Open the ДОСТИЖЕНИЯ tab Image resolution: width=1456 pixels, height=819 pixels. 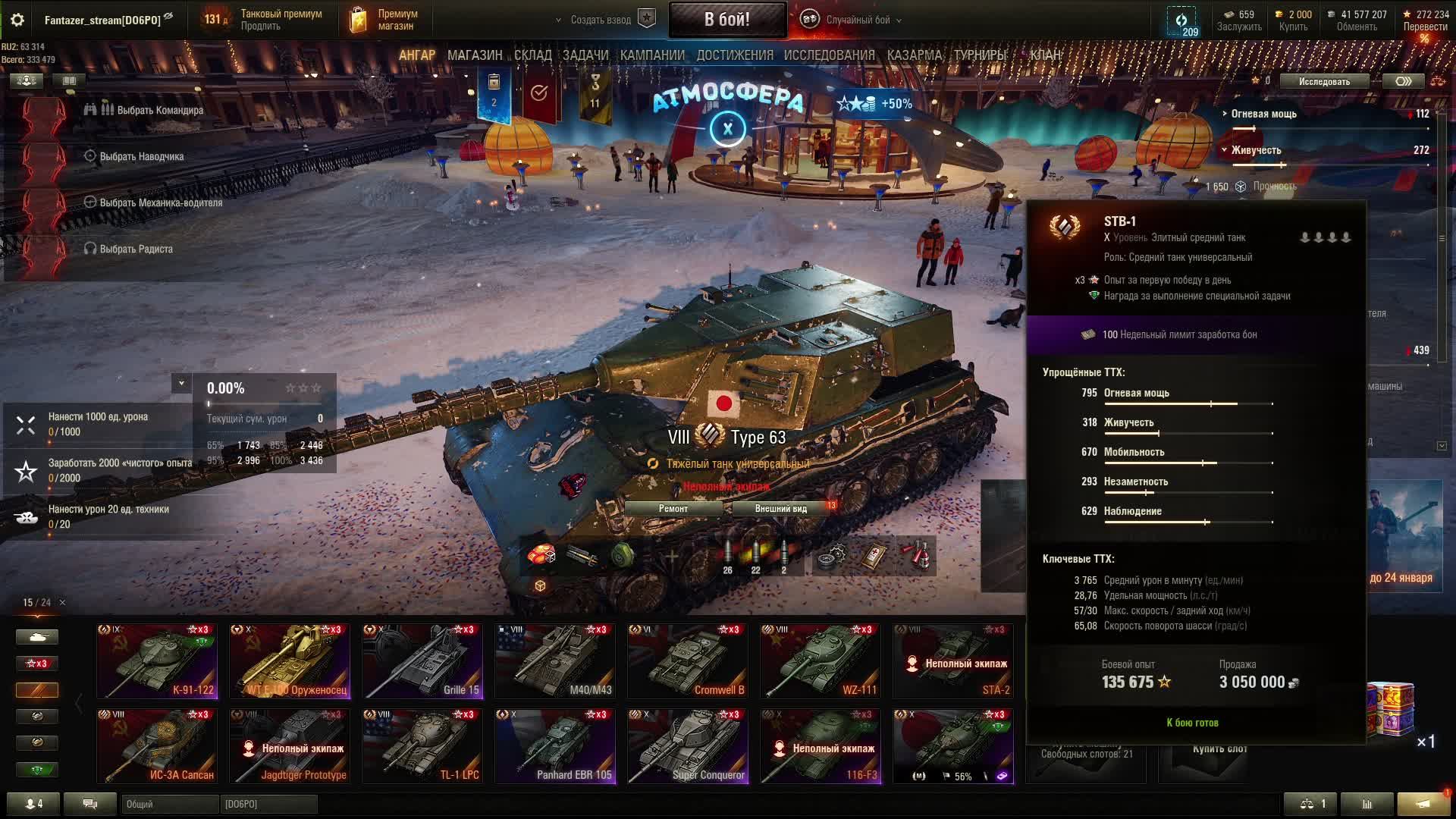click(x=734, y=55)
